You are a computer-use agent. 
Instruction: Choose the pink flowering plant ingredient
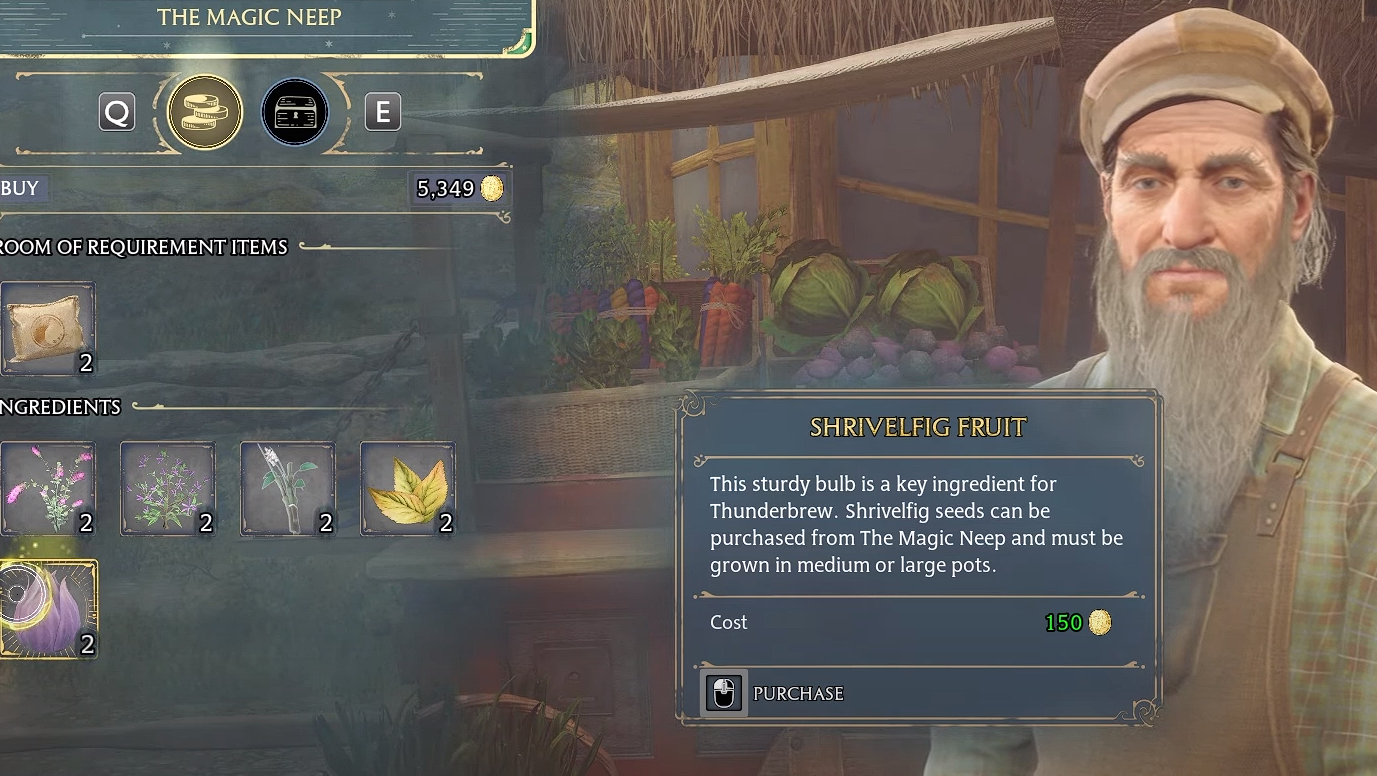click(47, 489)
